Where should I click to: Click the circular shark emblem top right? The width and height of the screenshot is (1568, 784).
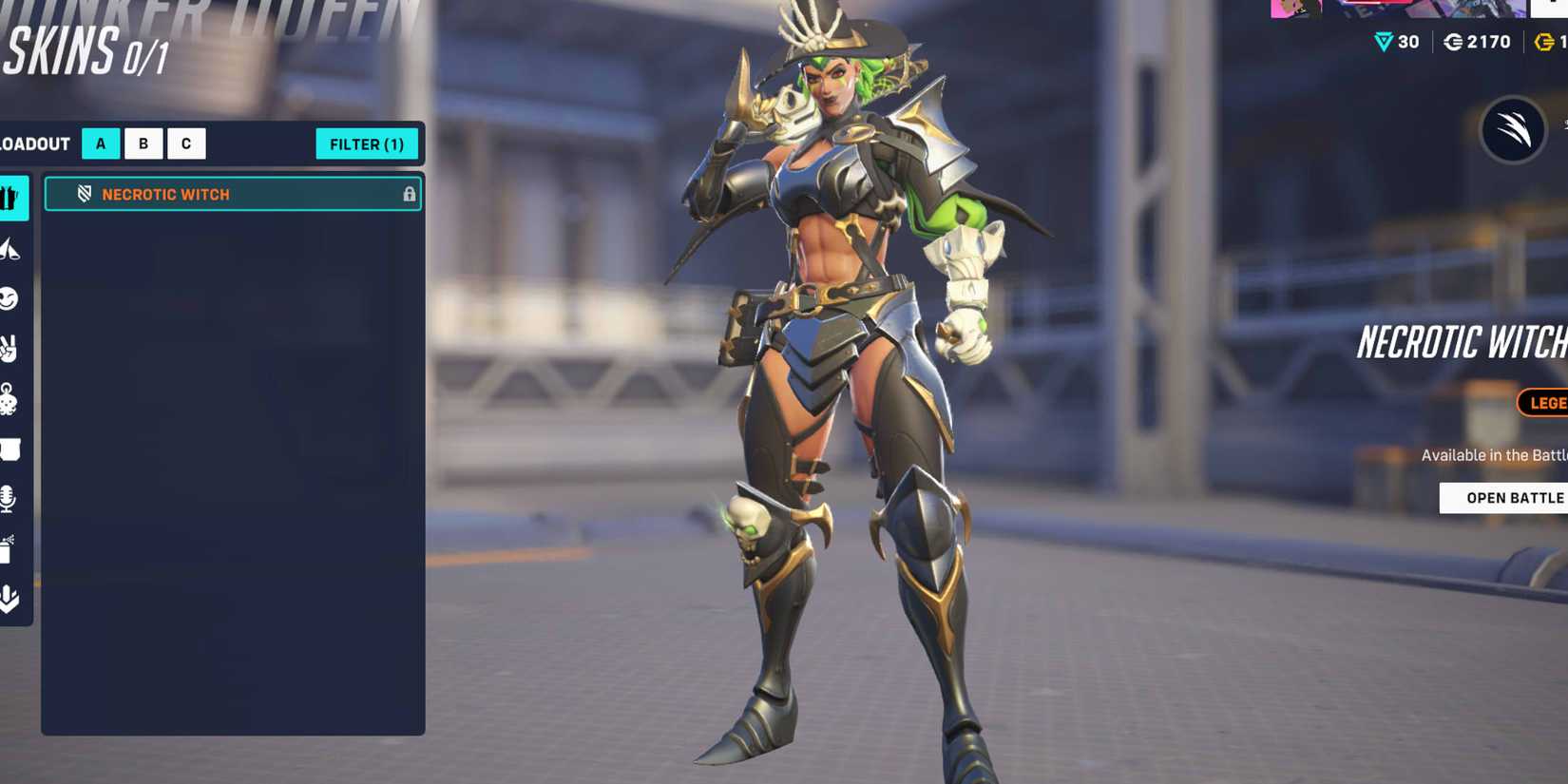(x=1512, y=131)
